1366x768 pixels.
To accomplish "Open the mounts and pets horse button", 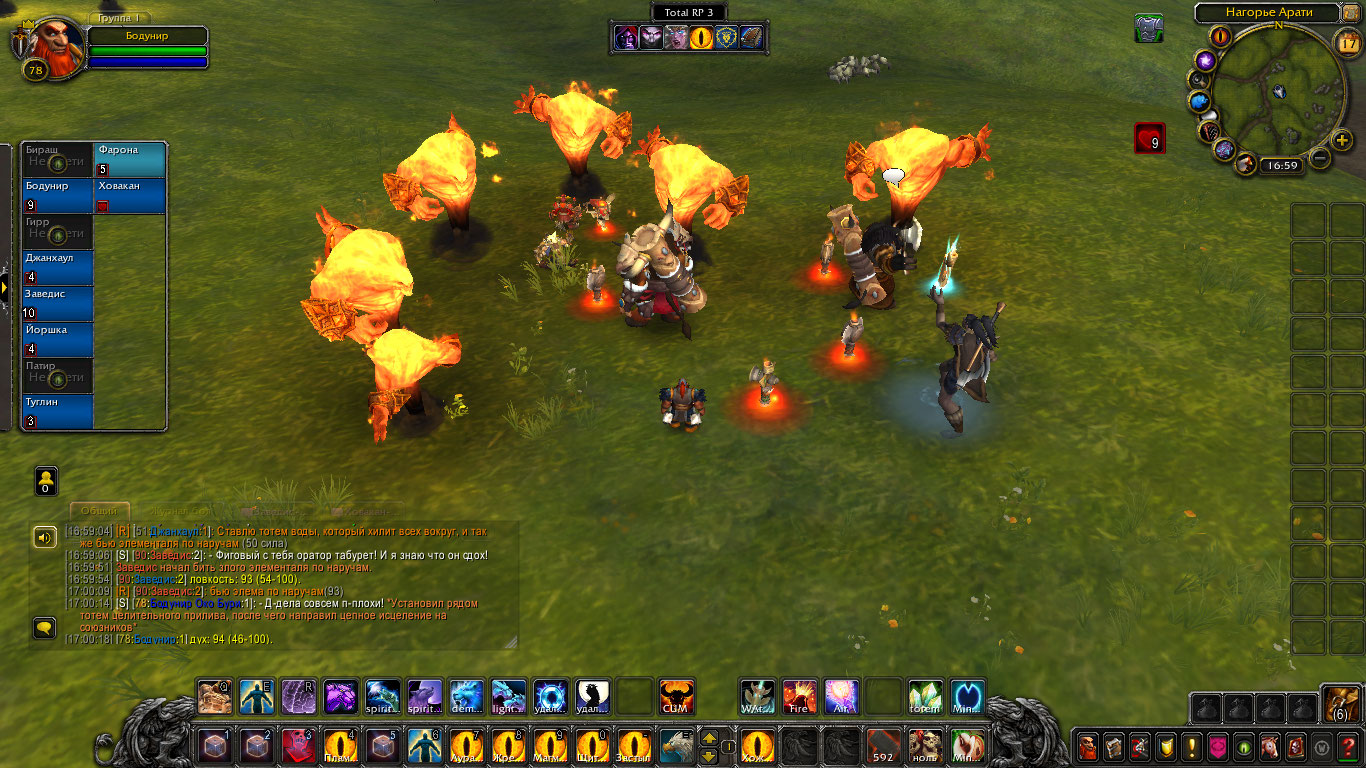I will click(x=1270, y=746).
